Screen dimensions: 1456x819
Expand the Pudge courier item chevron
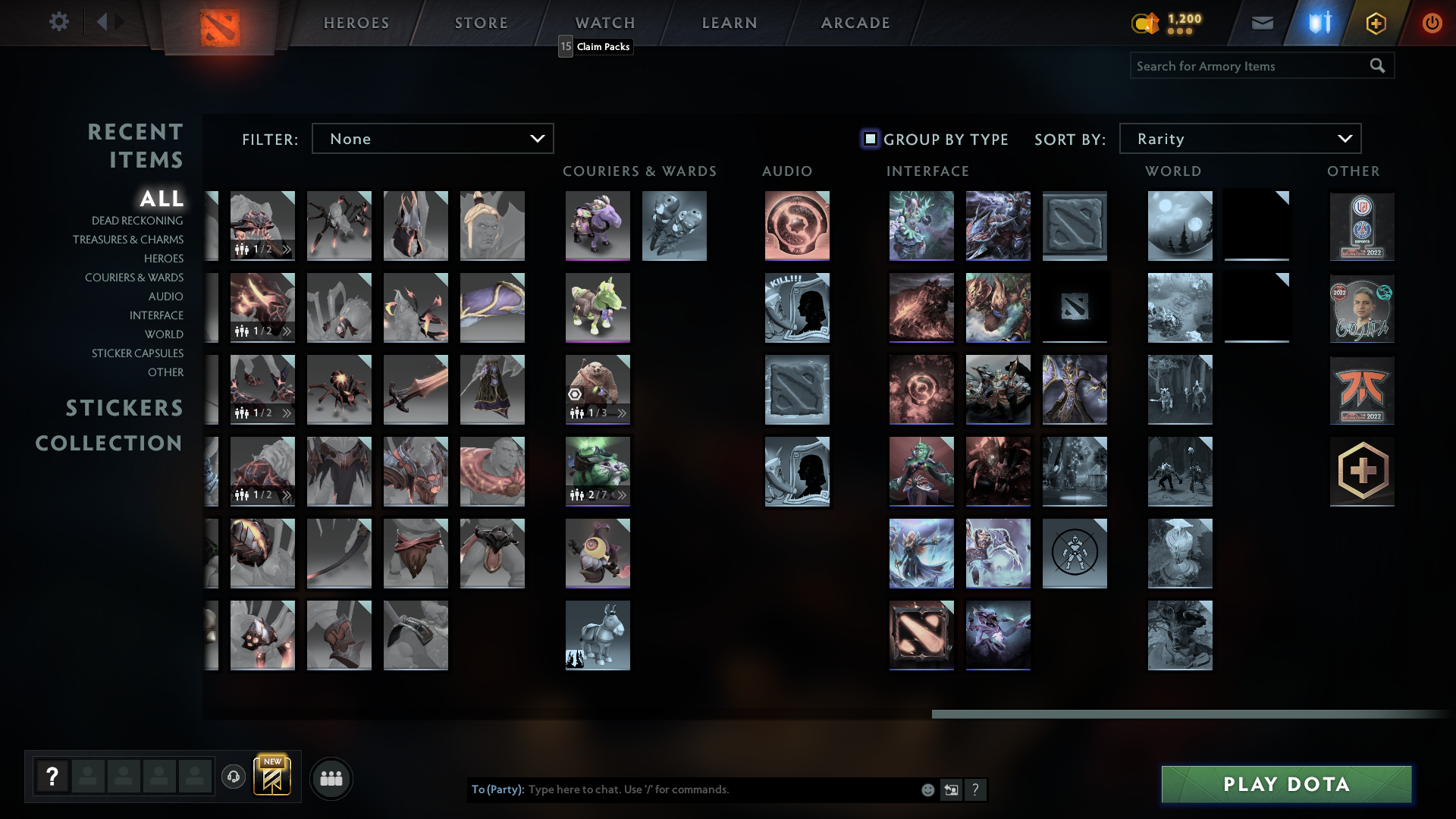pyautogui.click(x=622, y=413)
